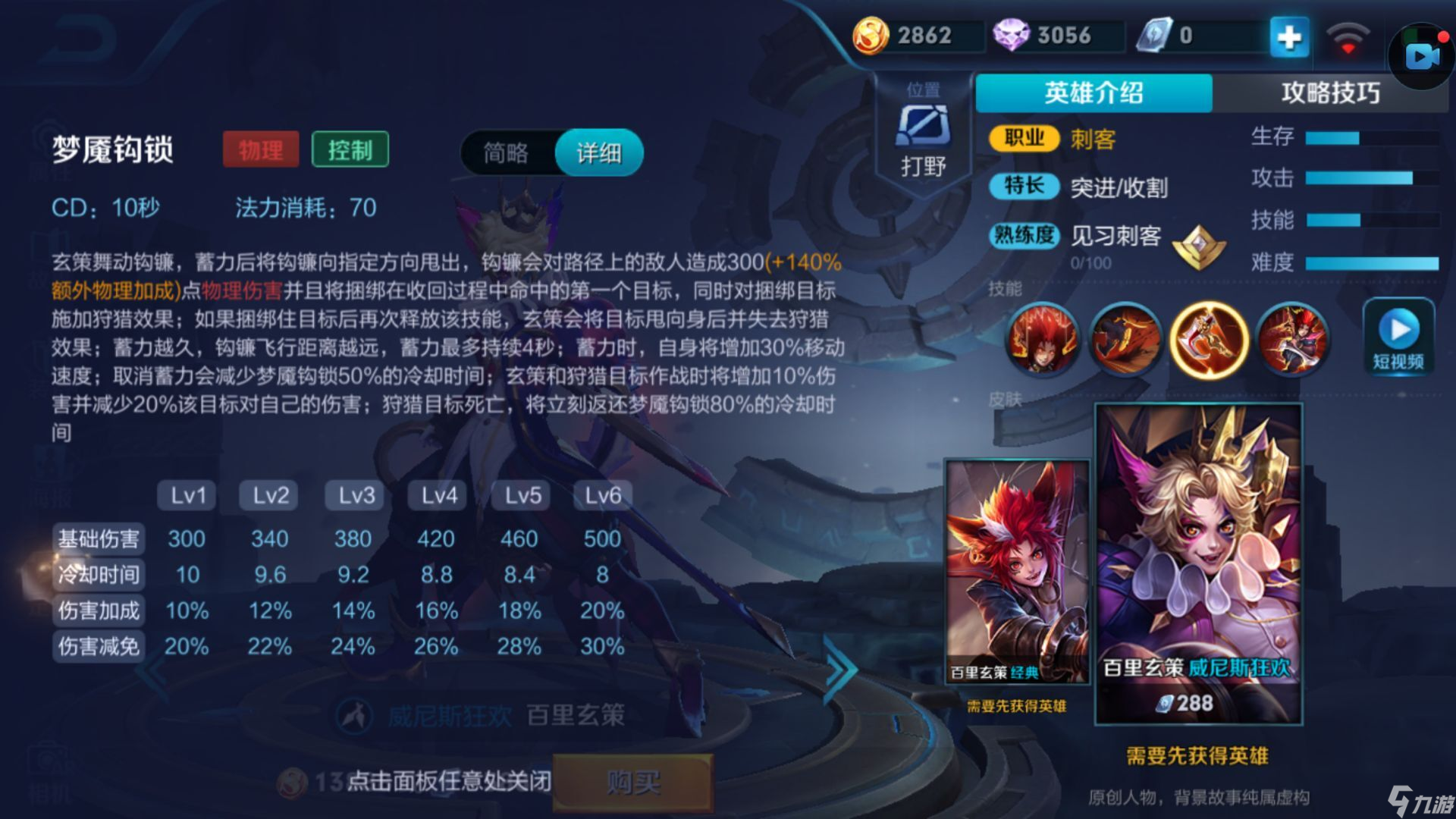The height and width of the screenshot is (819, 1456).
Task: Click the gold coin currency icon
Action: pyautogui.click(x=874, y=35)
